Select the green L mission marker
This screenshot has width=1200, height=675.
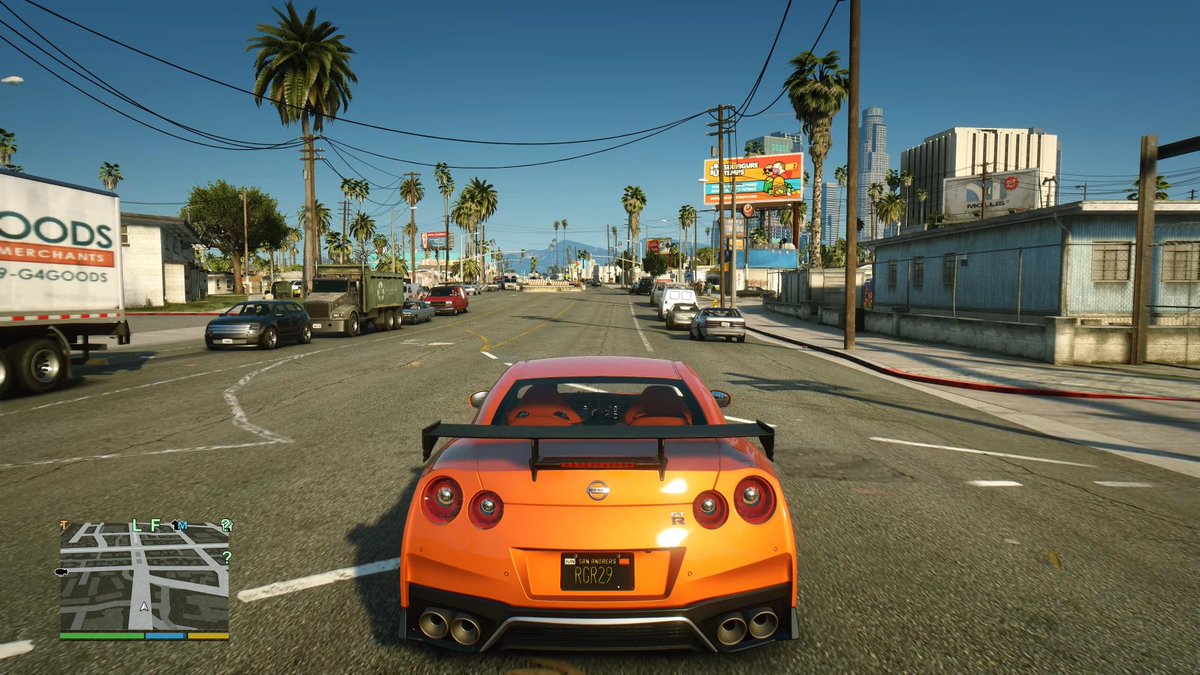click(x=136, y=525)
